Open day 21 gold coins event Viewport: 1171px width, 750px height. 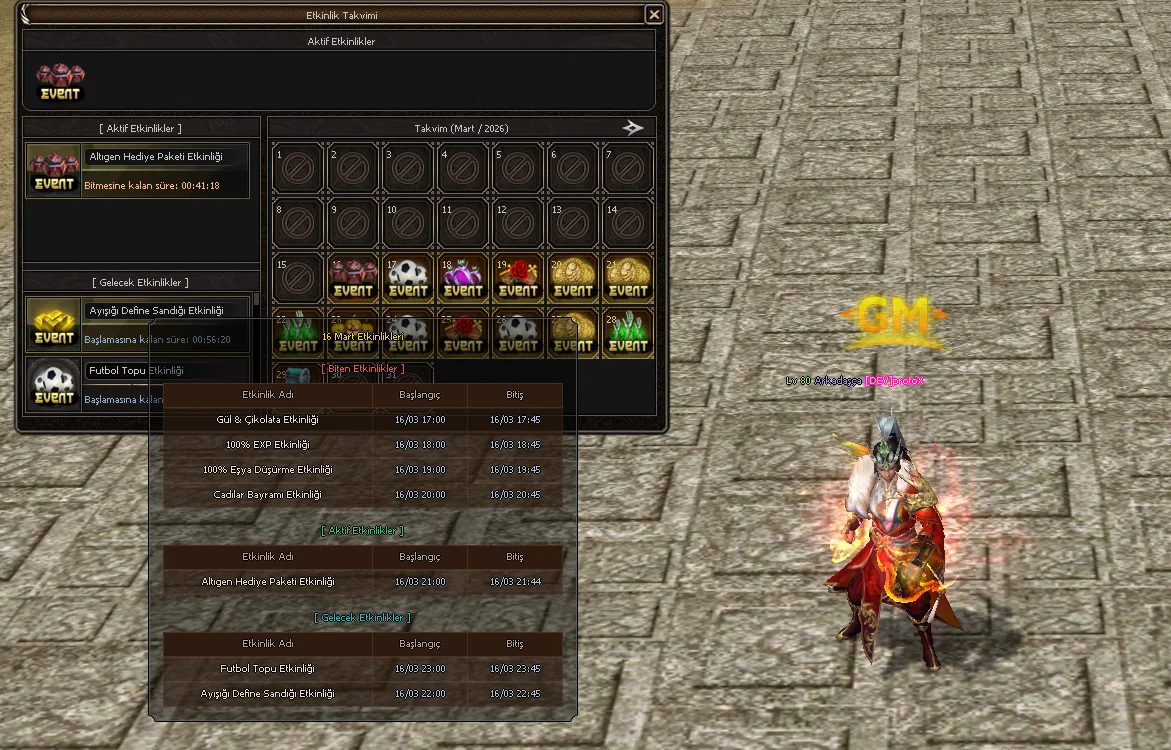point(628,277)
